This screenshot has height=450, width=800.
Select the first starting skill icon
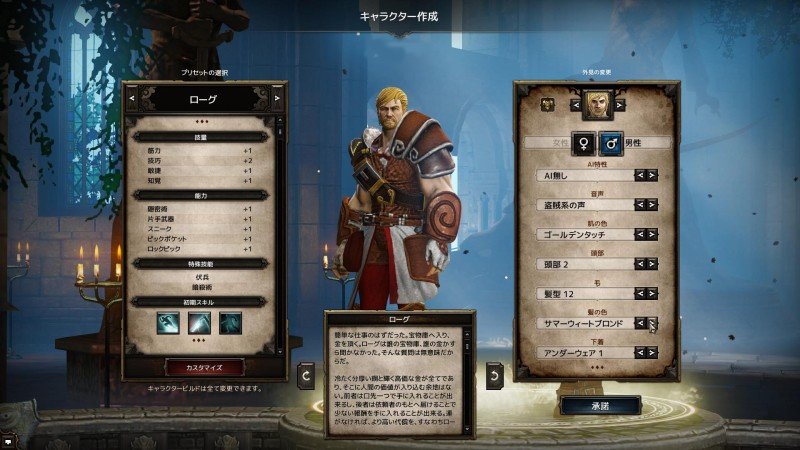click(167, 324)
